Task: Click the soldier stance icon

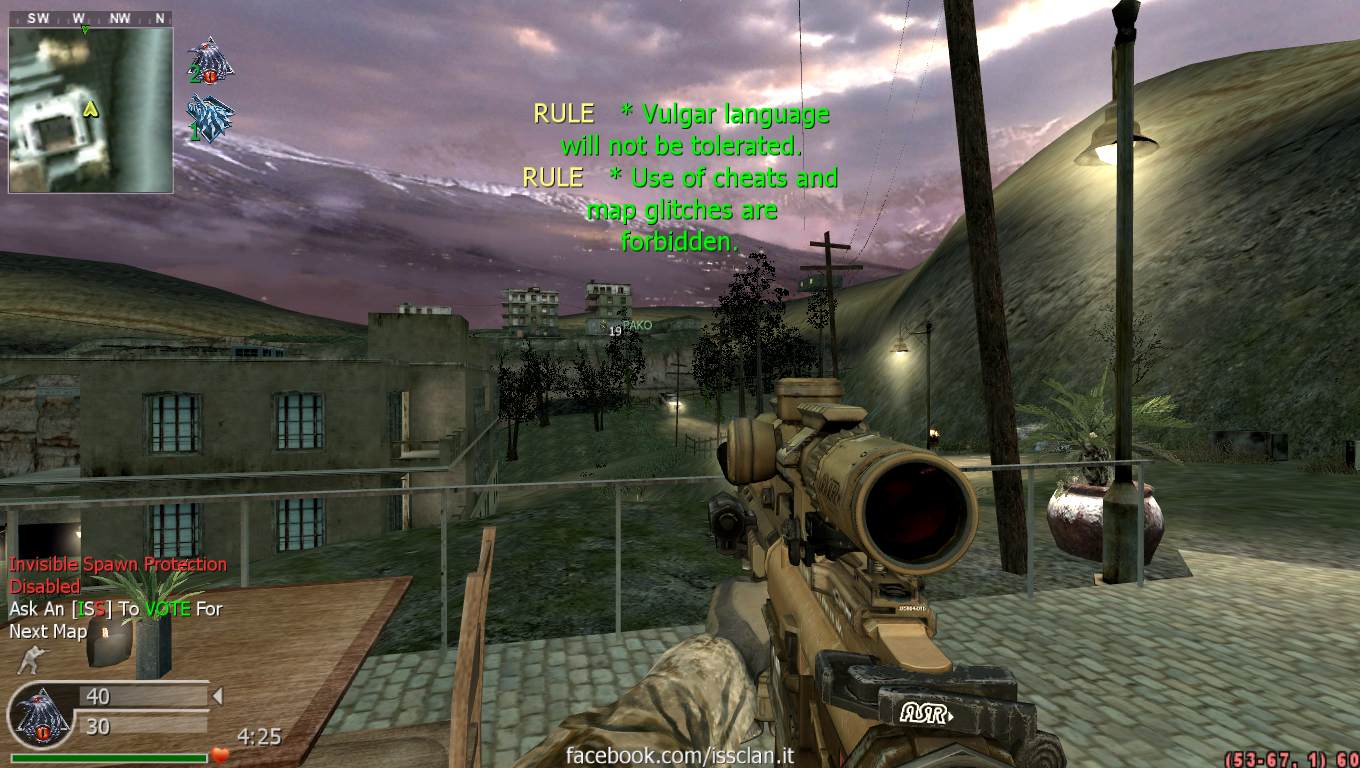Action: point(30,659)
